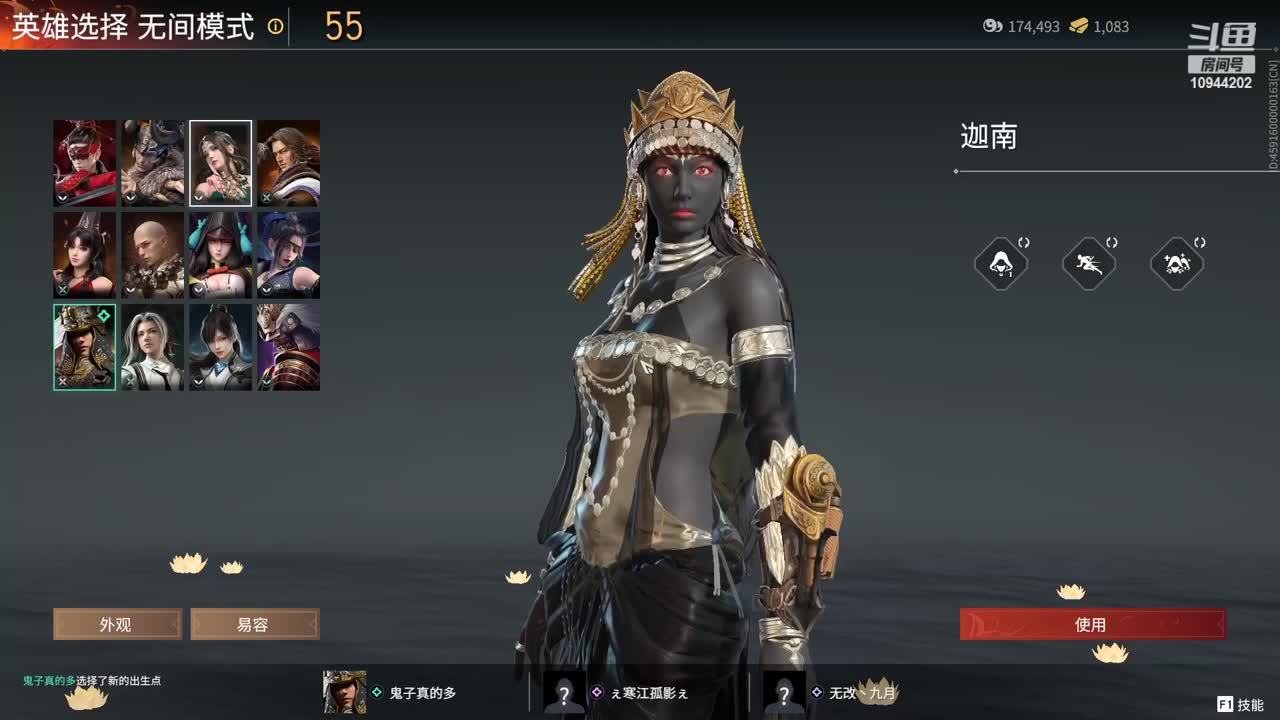This screenshot has width=1280, height=720.
Task: Click the 技能 skills label
Action: [x=1250, y=705]
